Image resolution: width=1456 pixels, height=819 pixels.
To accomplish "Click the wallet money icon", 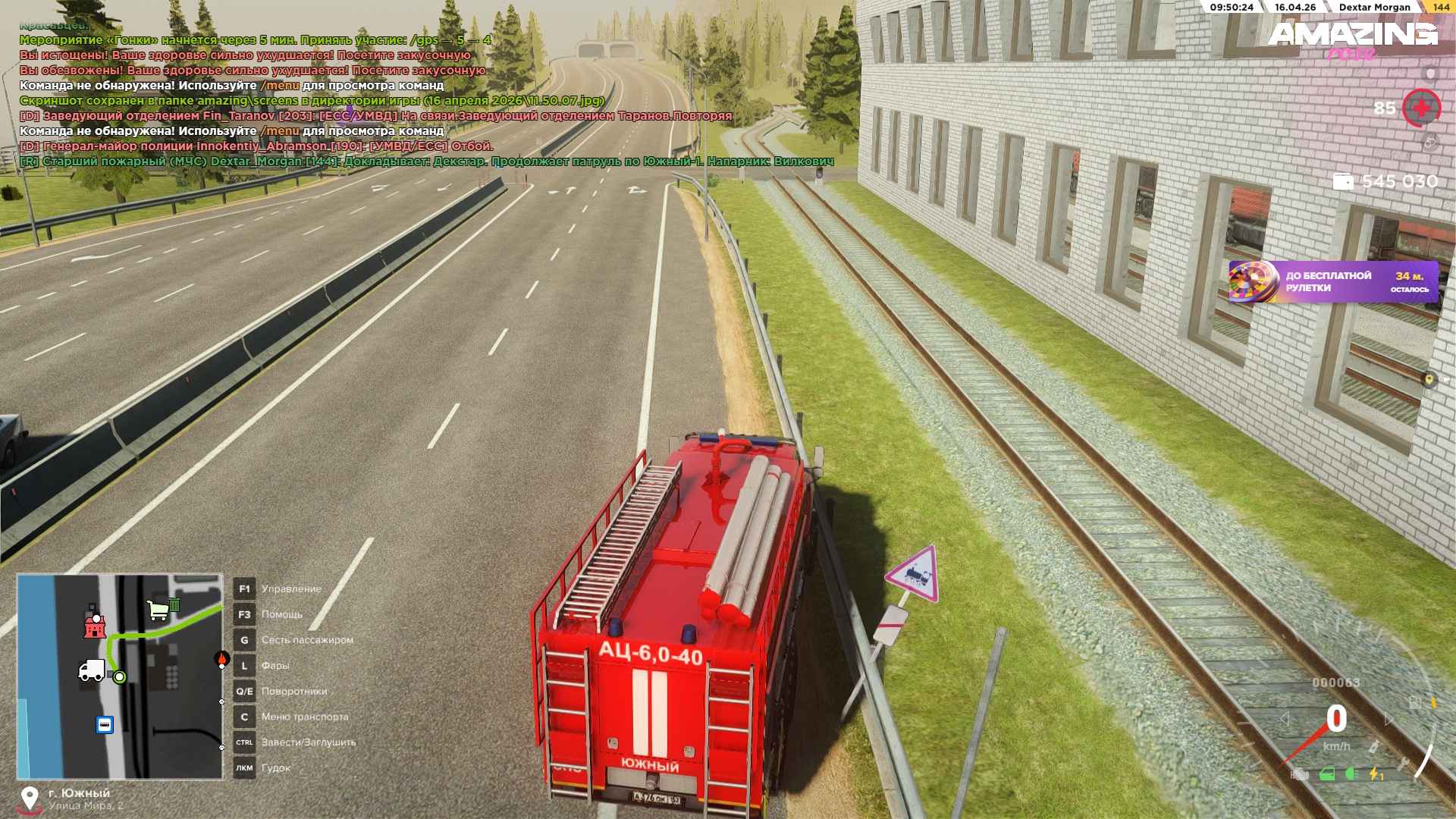I will (x=1343, y=181).
